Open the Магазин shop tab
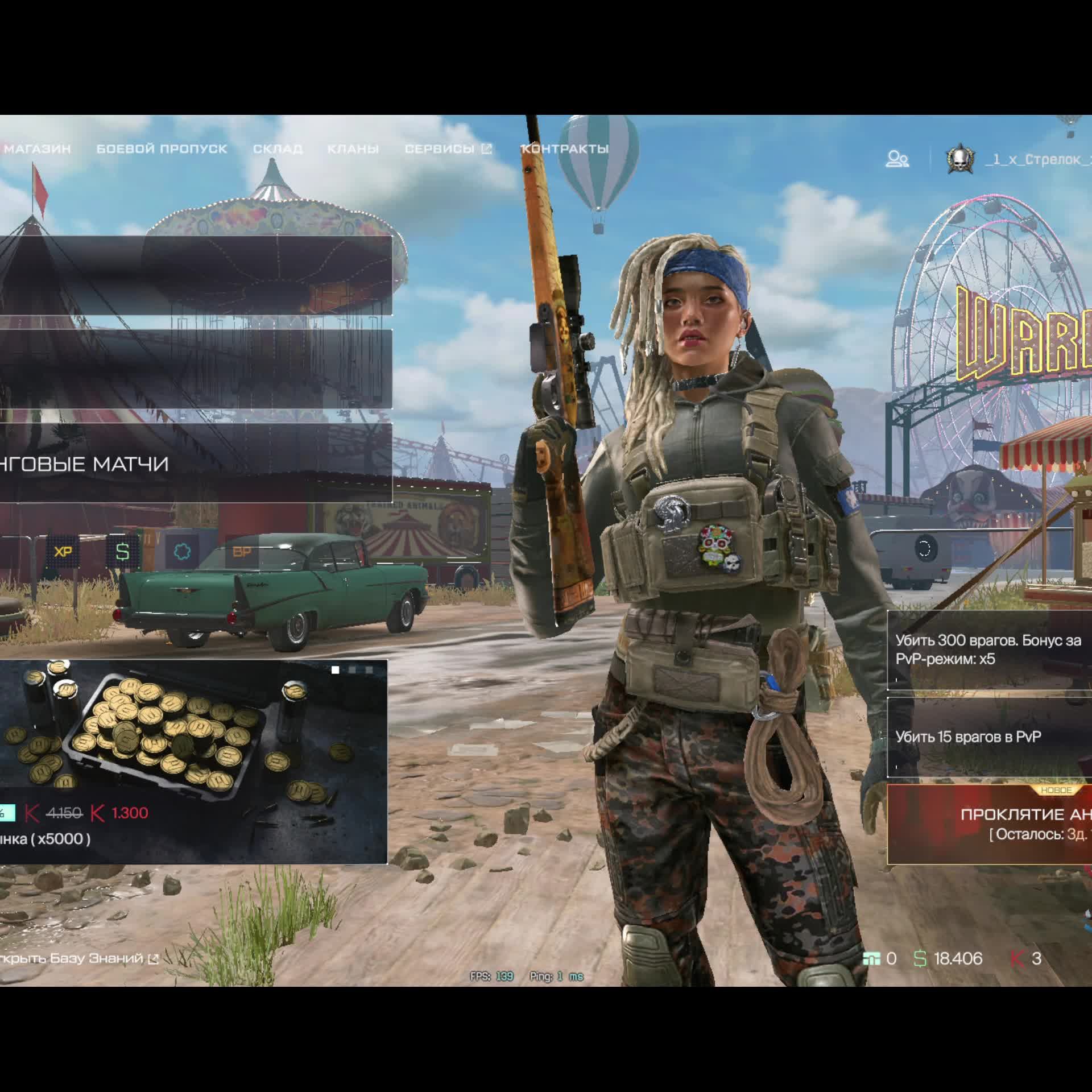This screenshot has width=1092, height=1092. [x=36, y=149]
